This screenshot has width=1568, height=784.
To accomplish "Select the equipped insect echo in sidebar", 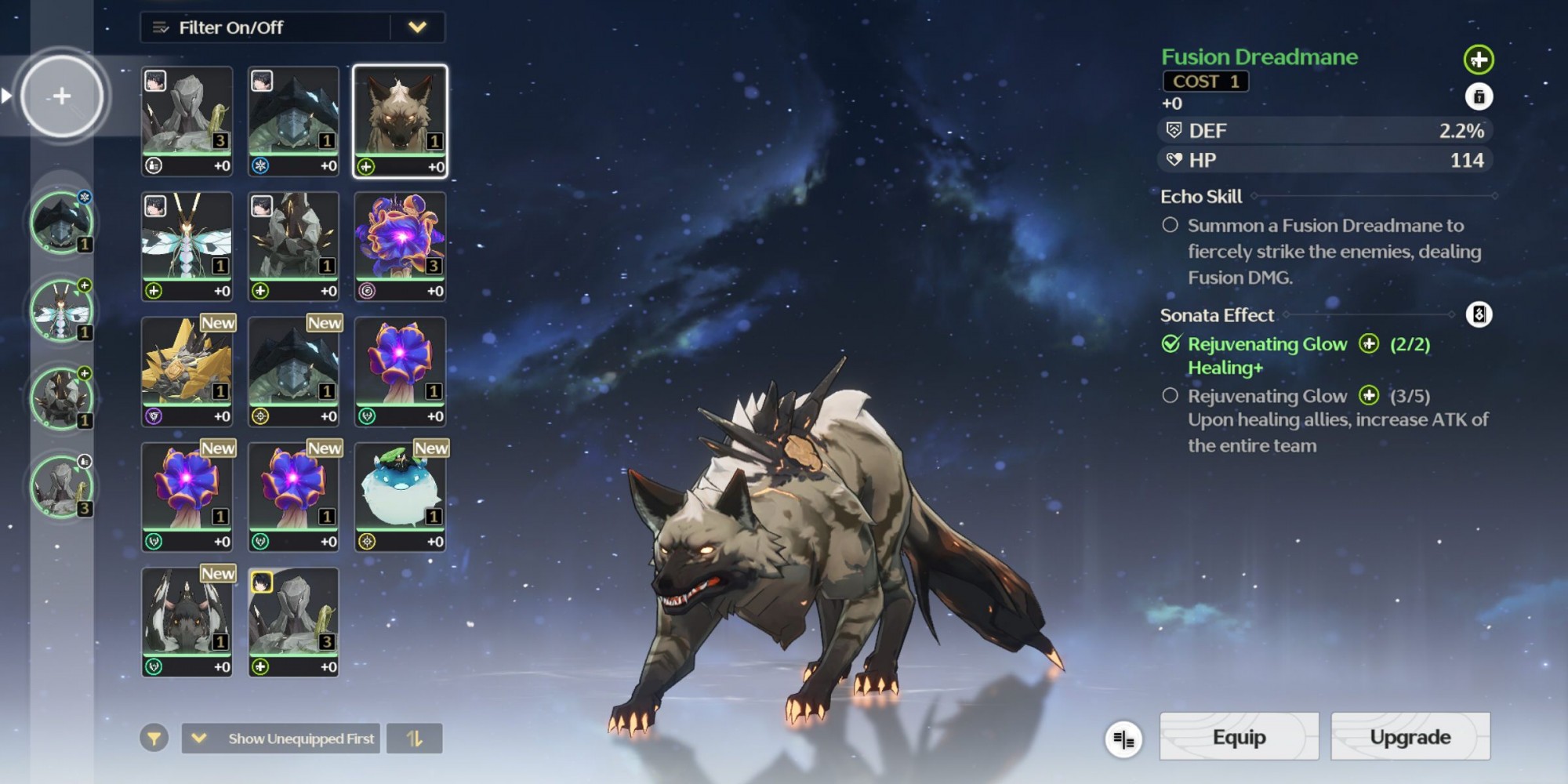I will click(x=61, y=311).
